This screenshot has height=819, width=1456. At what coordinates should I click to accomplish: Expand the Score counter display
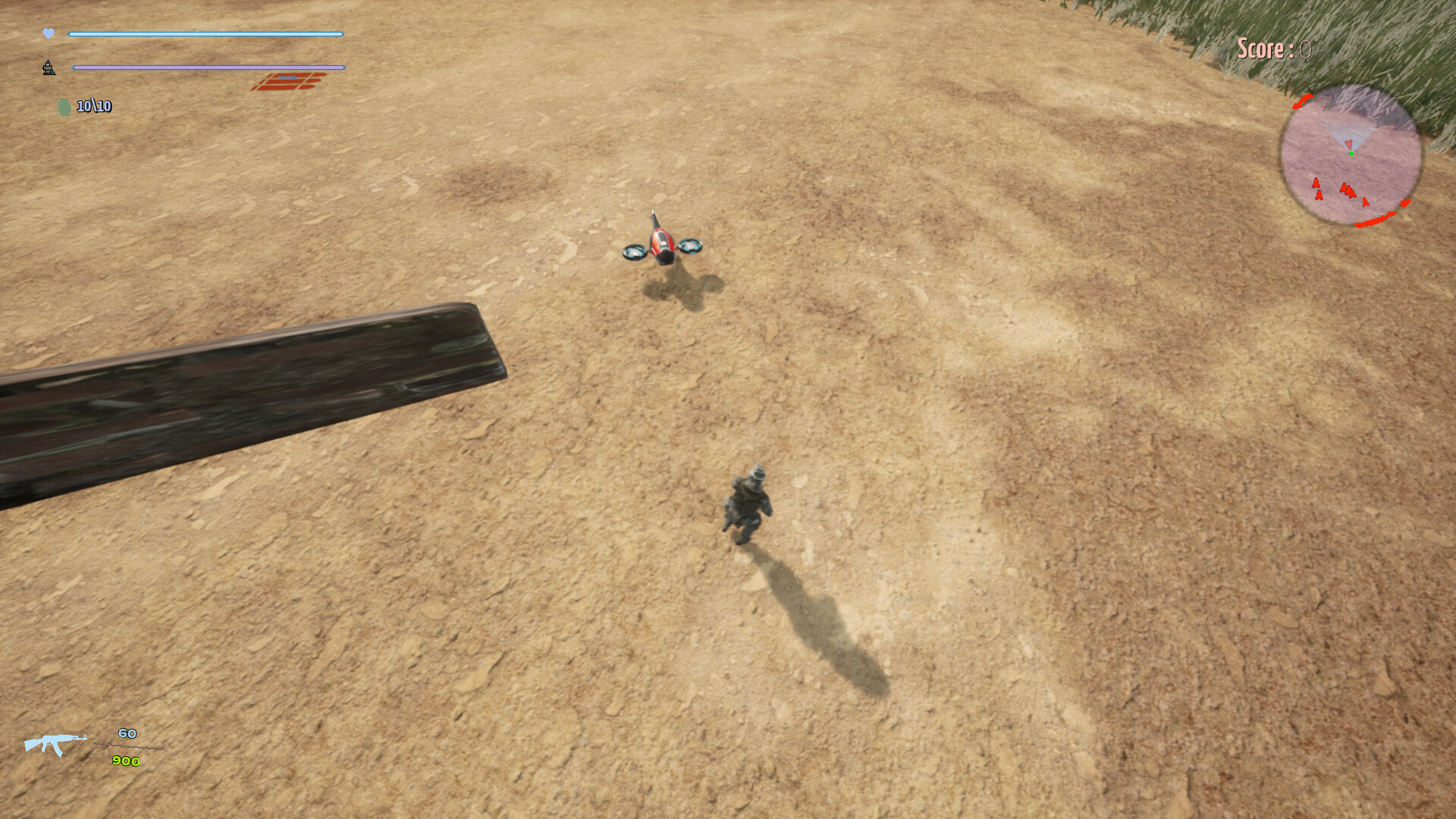(1269, 49)
